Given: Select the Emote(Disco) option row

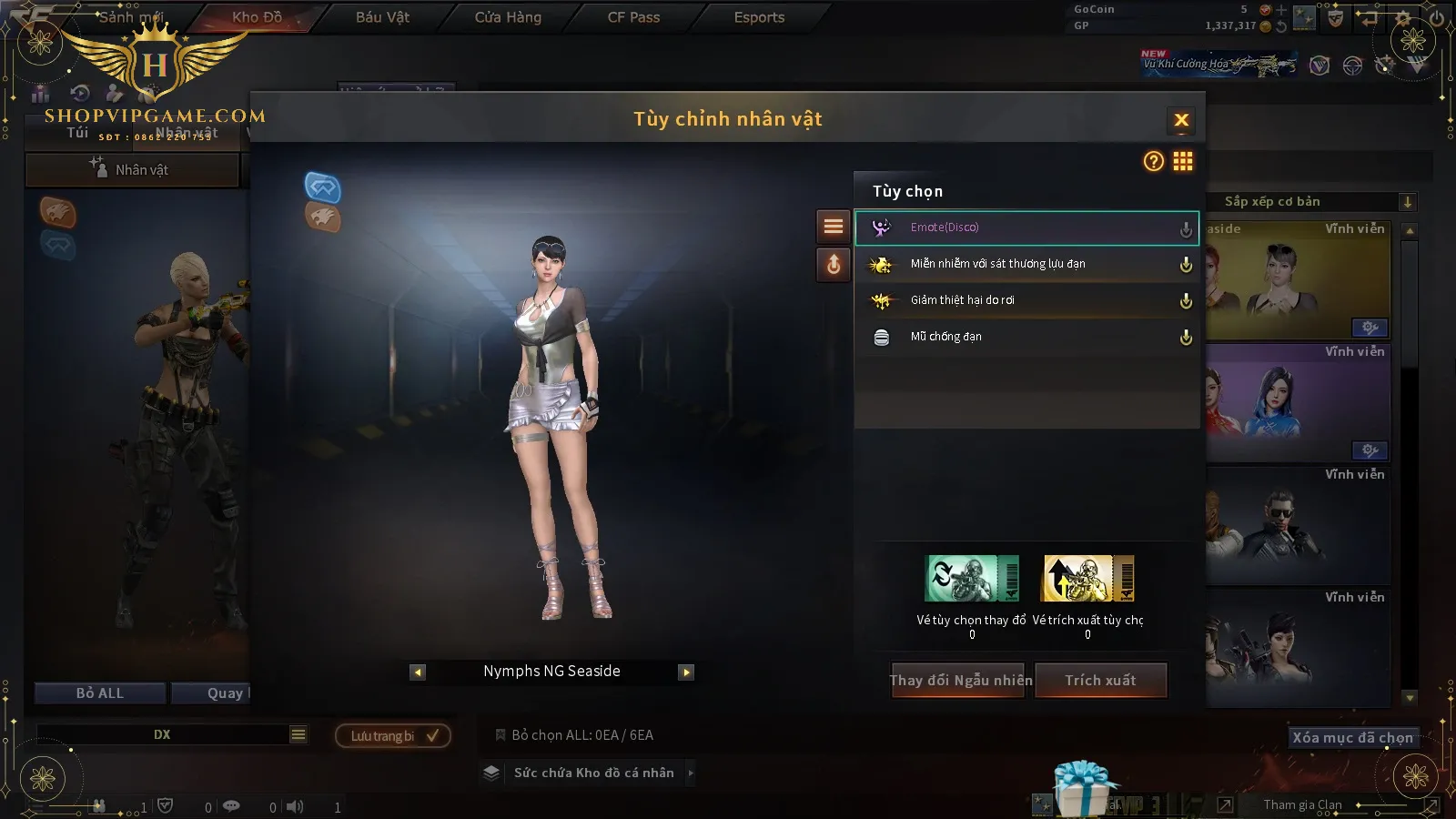Looking at the screenshot, I should [x=1026, y=227].
